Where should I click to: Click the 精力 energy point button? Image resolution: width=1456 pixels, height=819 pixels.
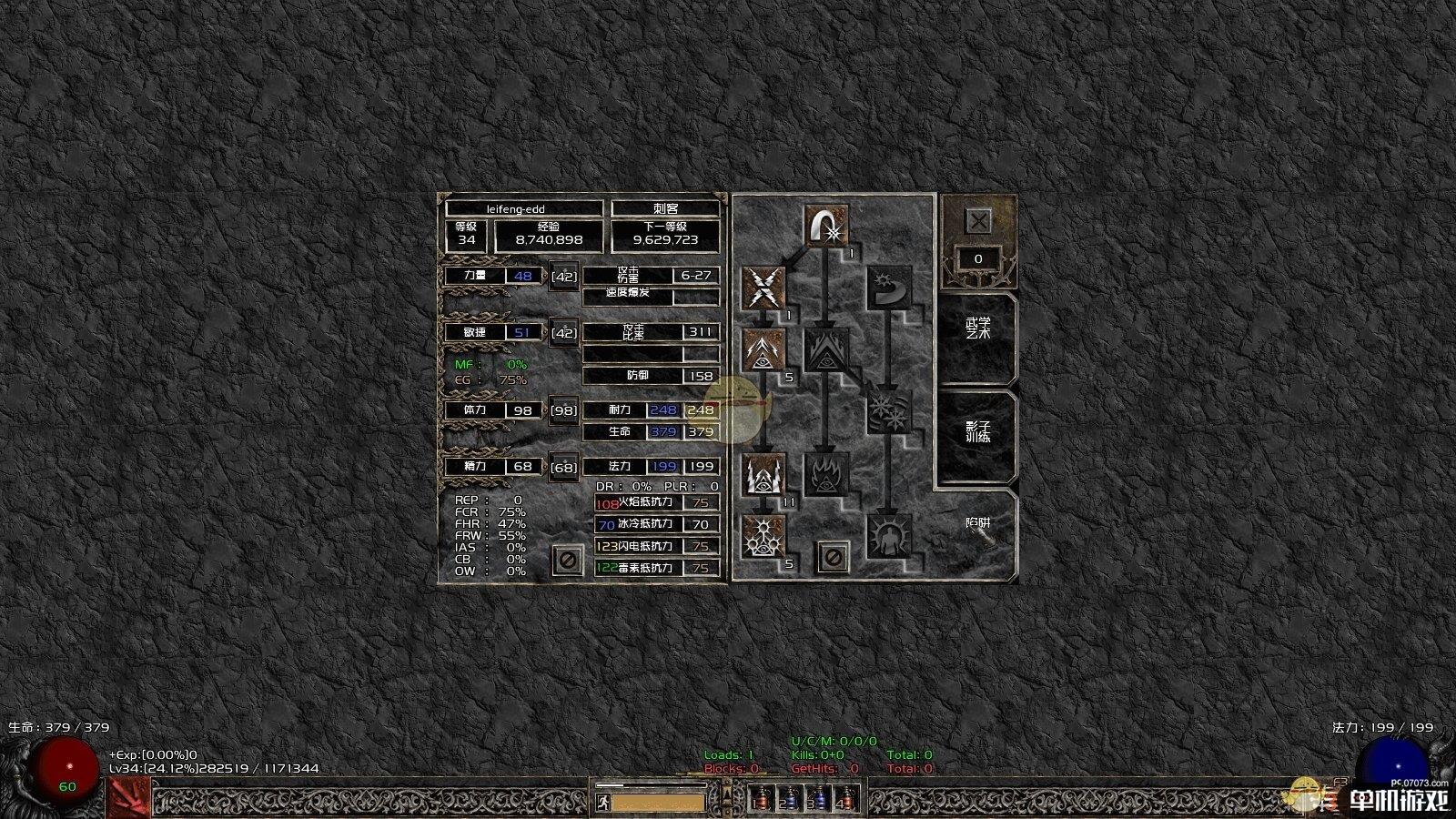point(564,468)
